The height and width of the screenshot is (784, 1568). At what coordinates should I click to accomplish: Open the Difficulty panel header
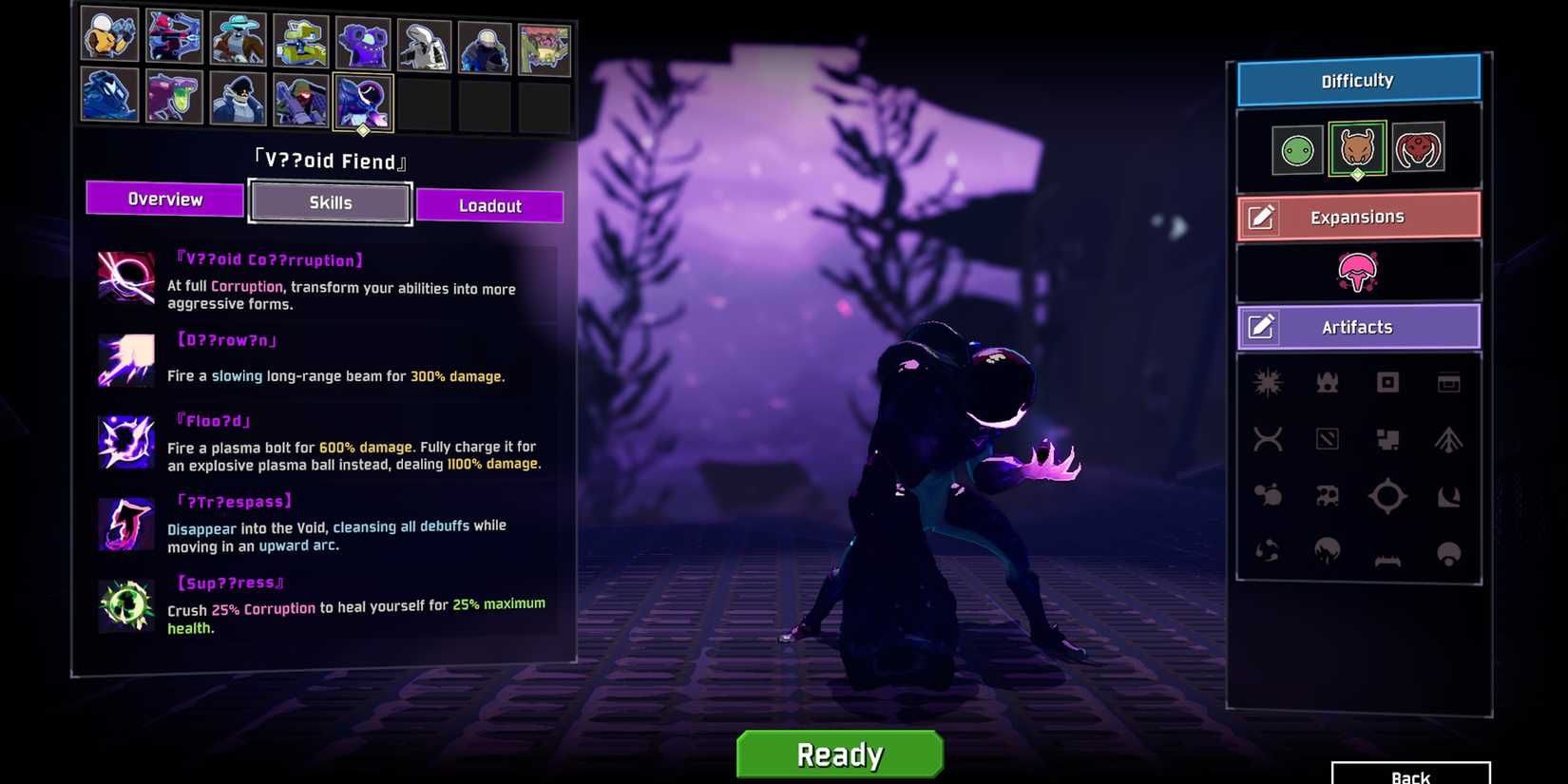[1357, 80]
